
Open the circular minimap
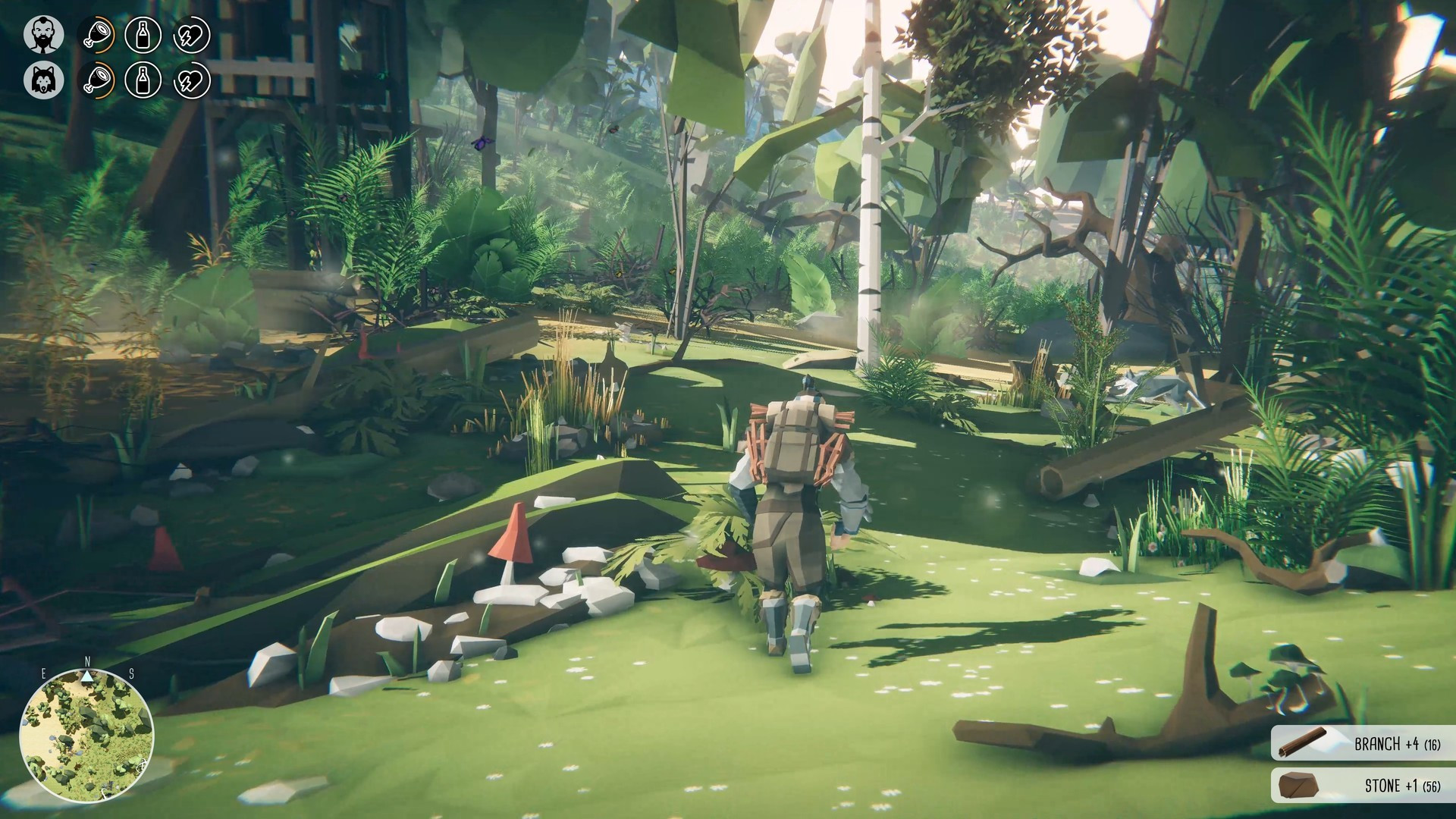[86, 737]
